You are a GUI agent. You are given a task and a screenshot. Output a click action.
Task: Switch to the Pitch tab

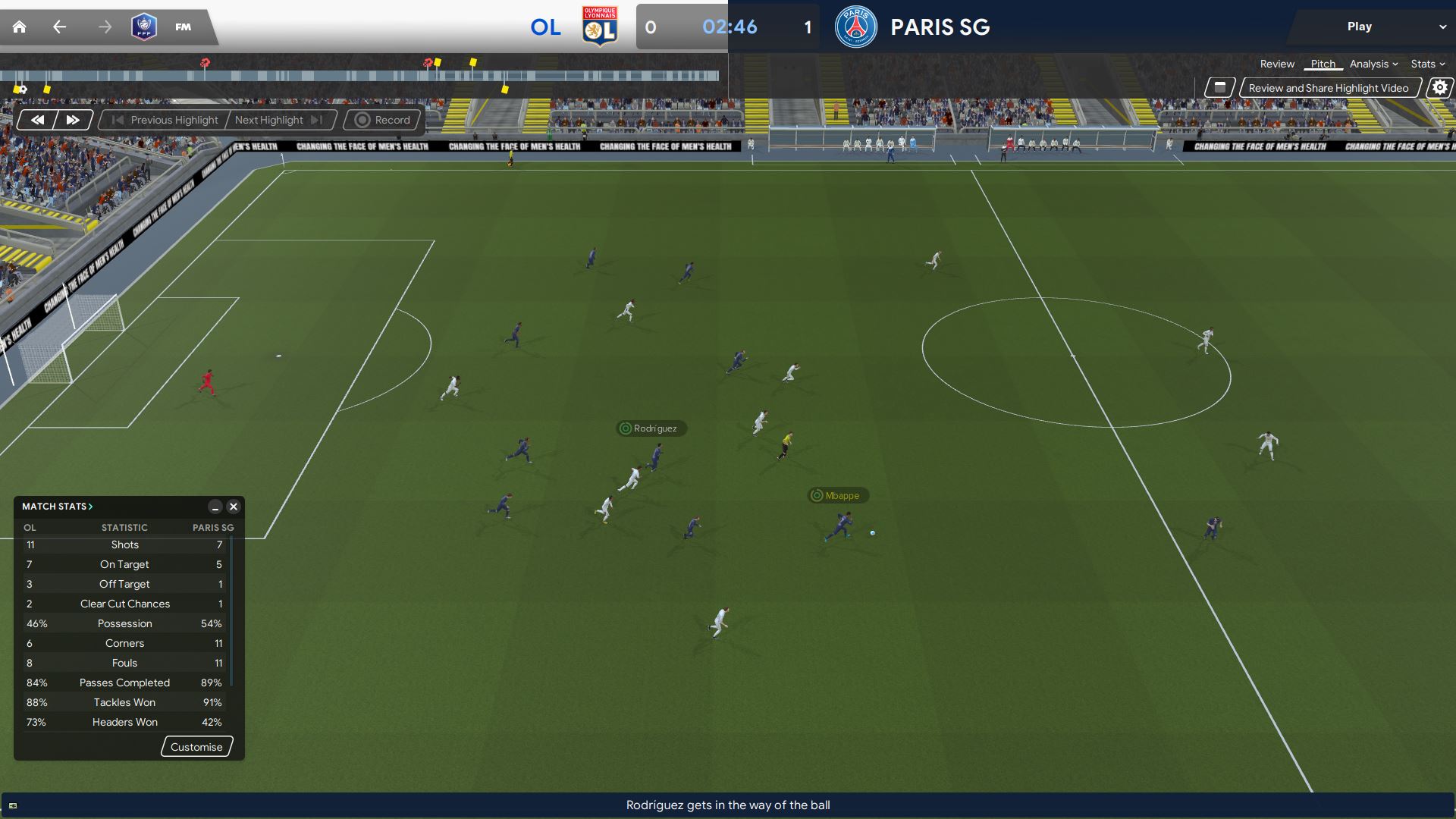pyautogui.click(x=1323, y=64)
